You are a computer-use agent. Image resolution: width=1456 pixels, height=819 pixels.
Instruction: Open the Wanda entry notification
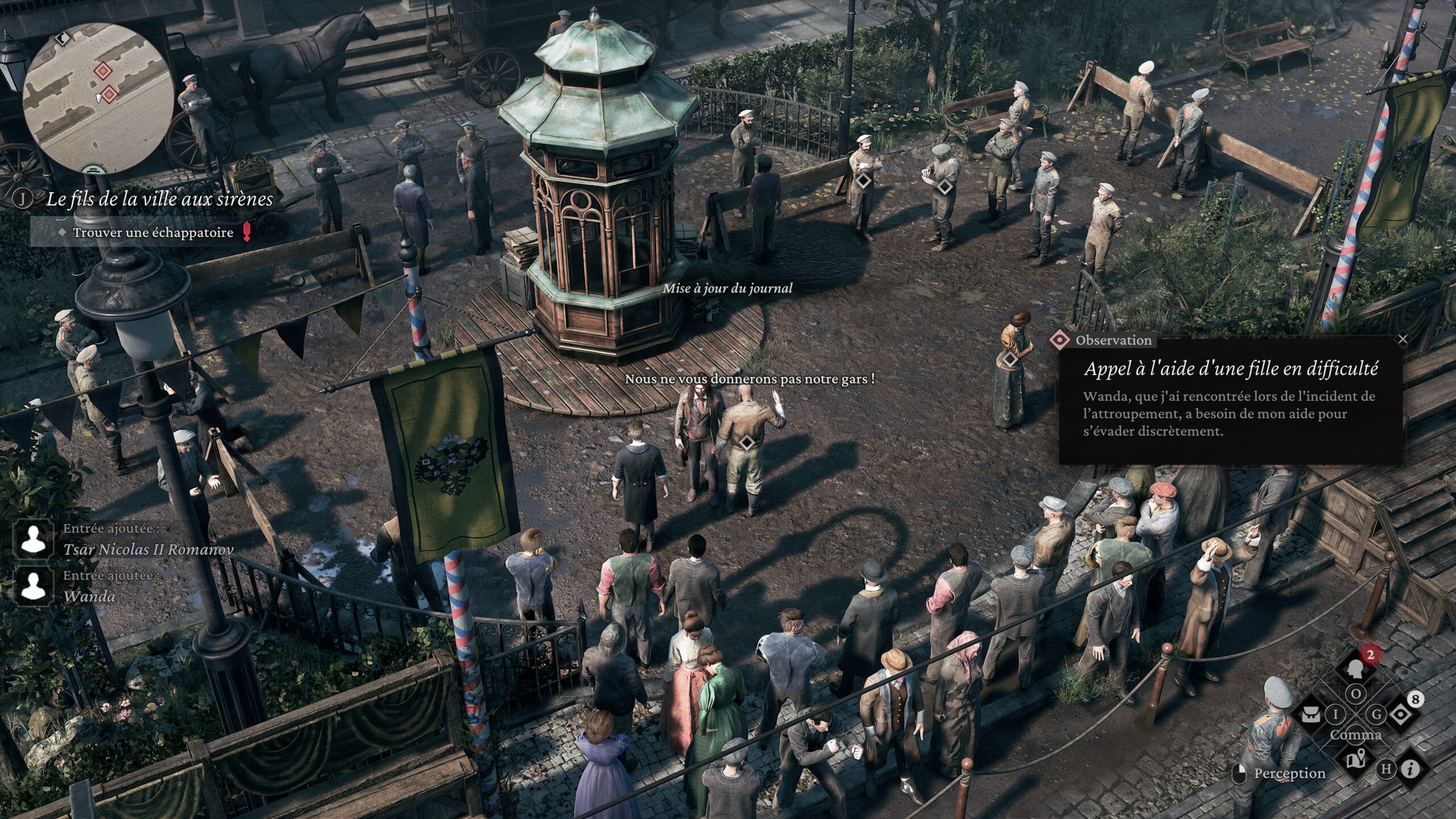(x=89, y=597)
